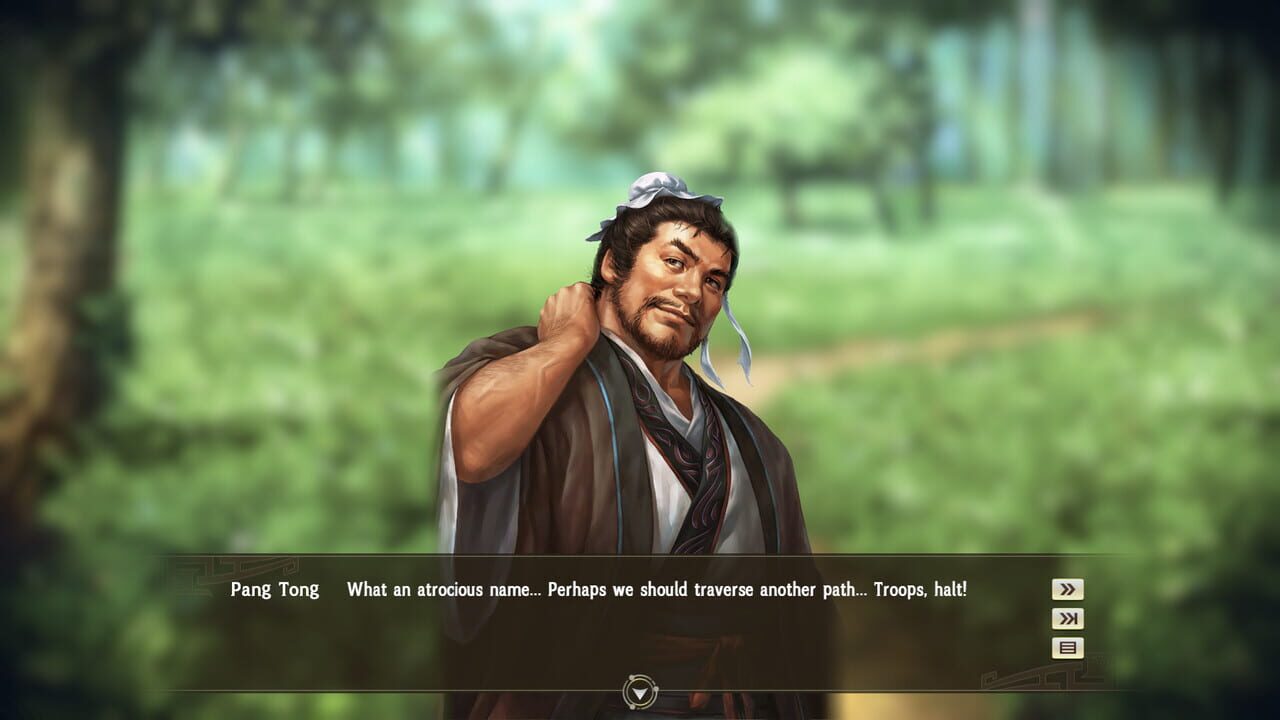The height and width of the screenshot is (720, 1280).
Task: Toggle the conversation history panel open
Action: (x=1067, y=650)
